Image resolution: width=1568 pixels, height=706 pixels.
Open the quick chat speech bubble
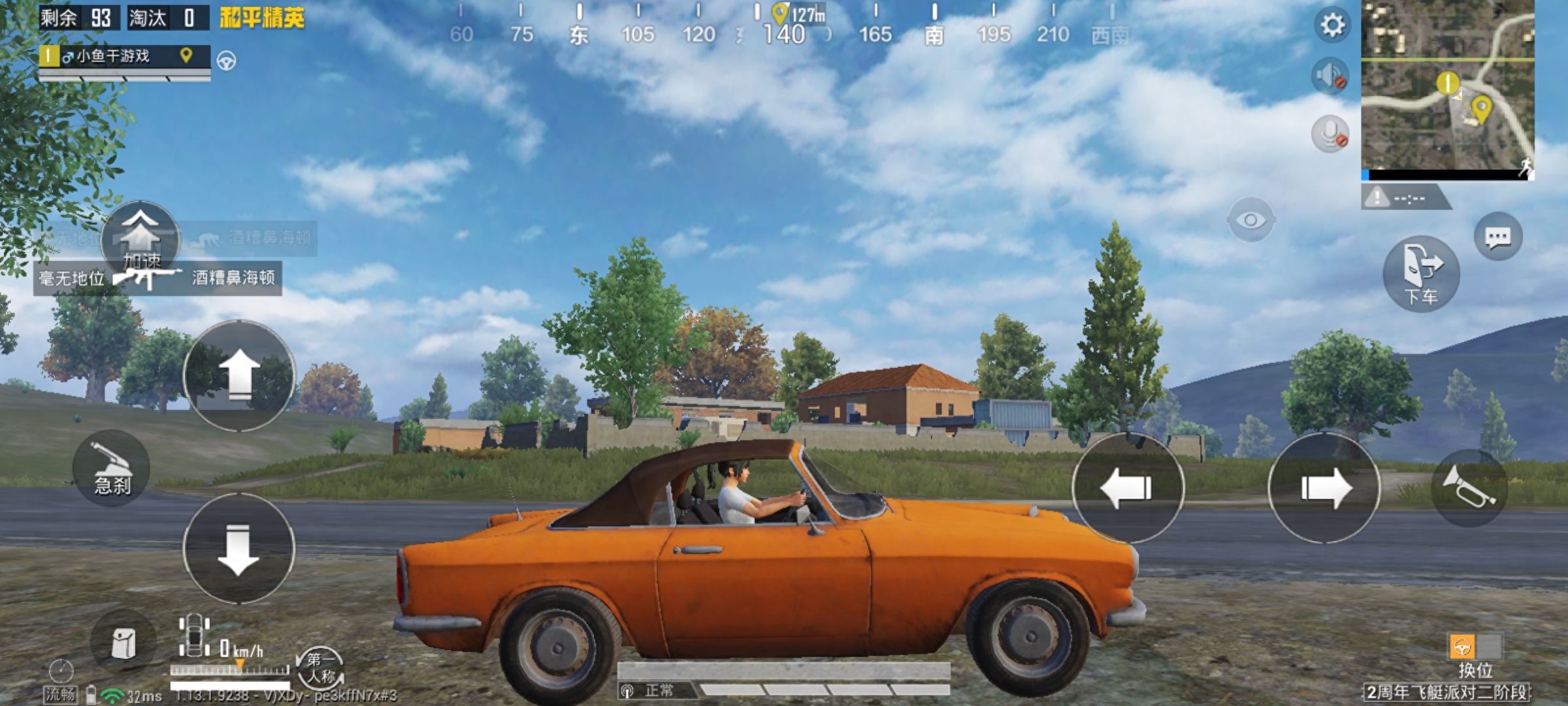[1497, 237]
